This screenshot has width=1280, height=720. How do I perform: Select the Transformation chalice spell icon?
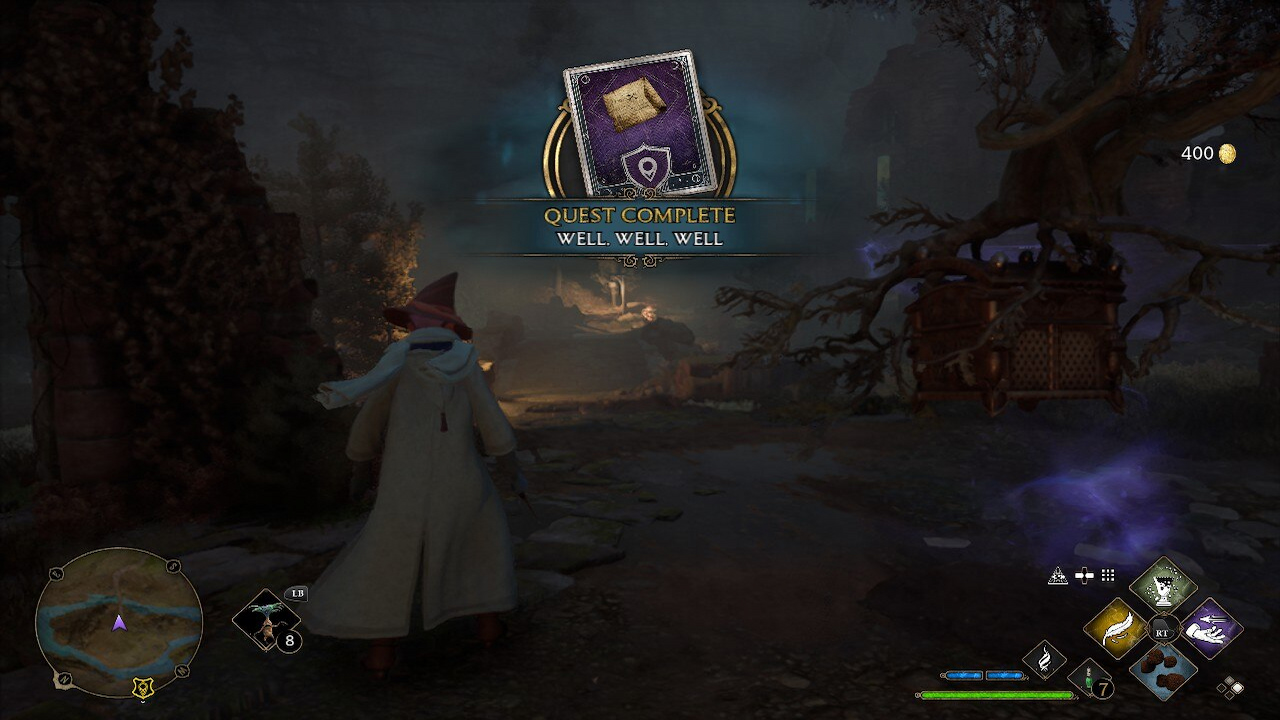pos(1163,587)
